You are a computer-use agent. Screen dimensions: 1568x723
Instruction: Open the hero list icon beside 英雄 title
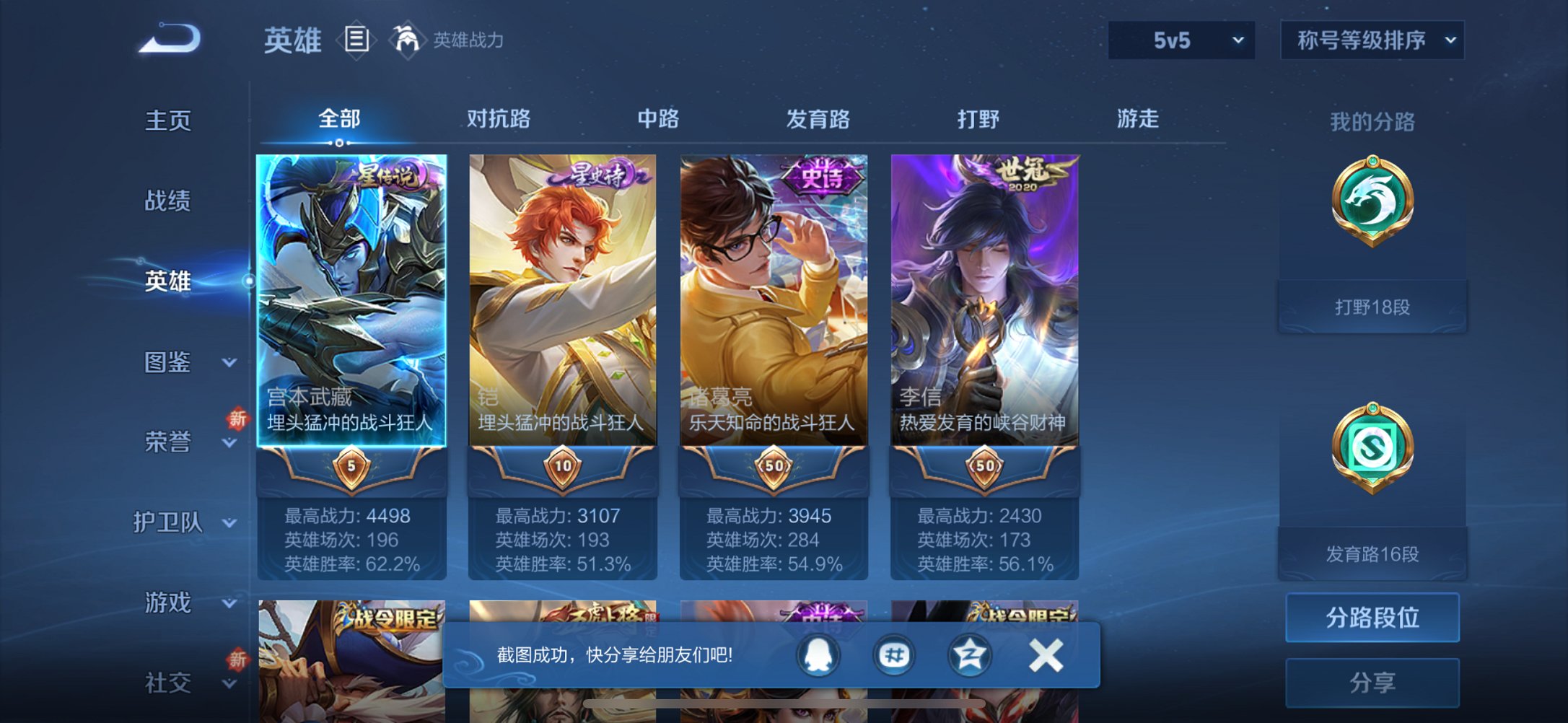(356, 40)
